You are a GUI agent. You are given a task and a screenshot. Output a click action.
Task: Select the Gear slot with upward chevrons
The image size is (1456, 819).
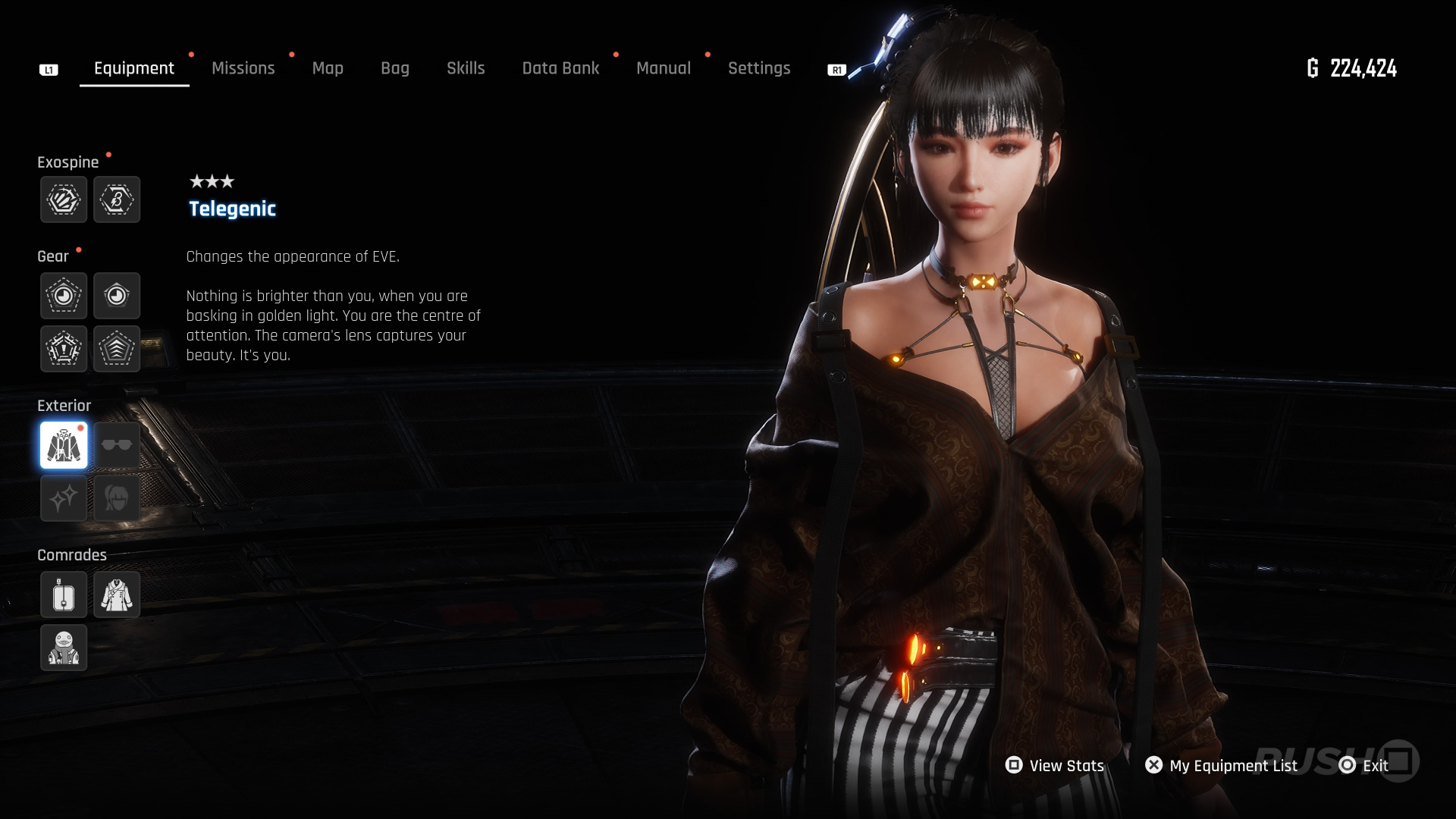117,349
